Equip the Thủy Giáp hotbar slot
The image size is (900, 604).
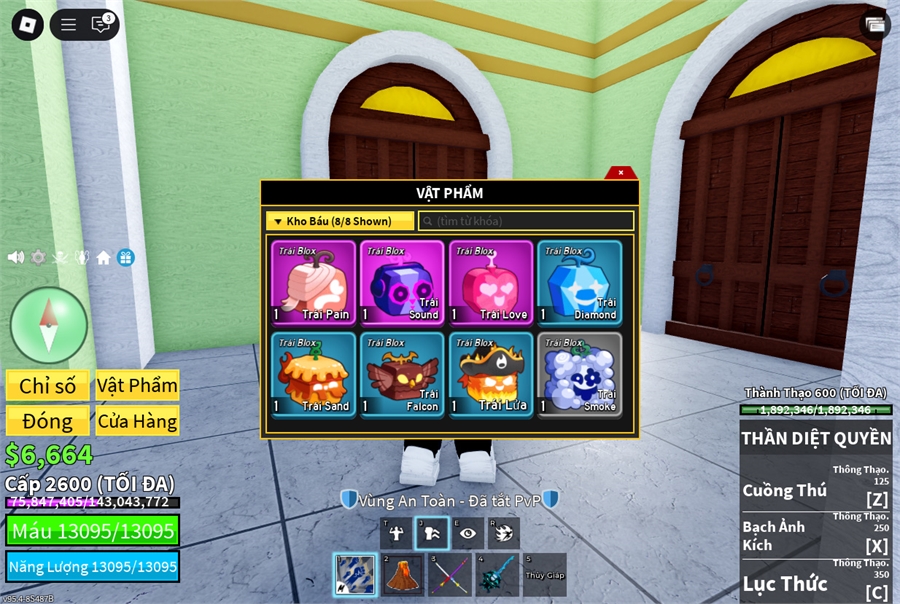click(x=544, y=575)
